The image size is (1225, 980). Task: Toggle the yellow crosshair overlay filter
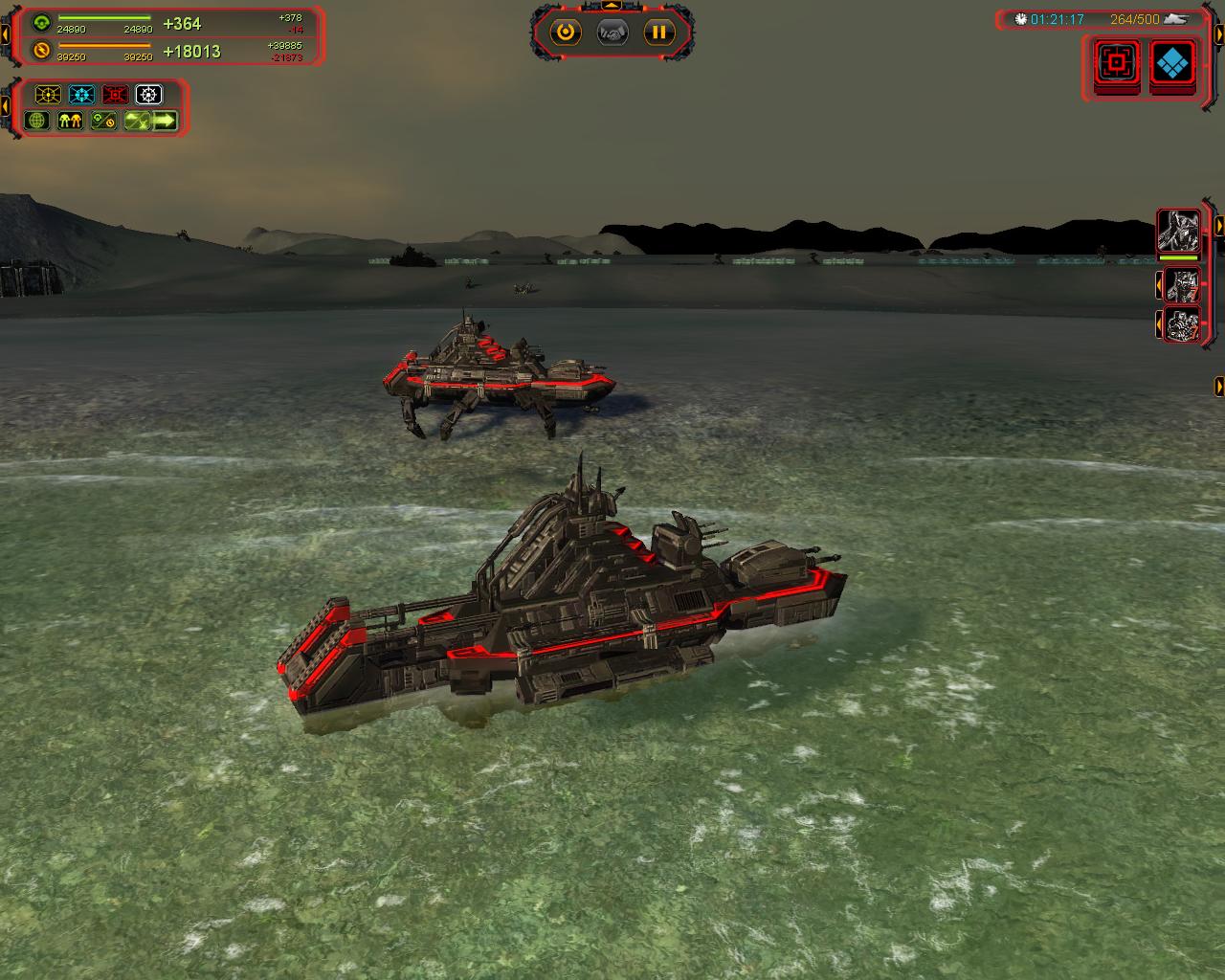[x=48, y=95]
